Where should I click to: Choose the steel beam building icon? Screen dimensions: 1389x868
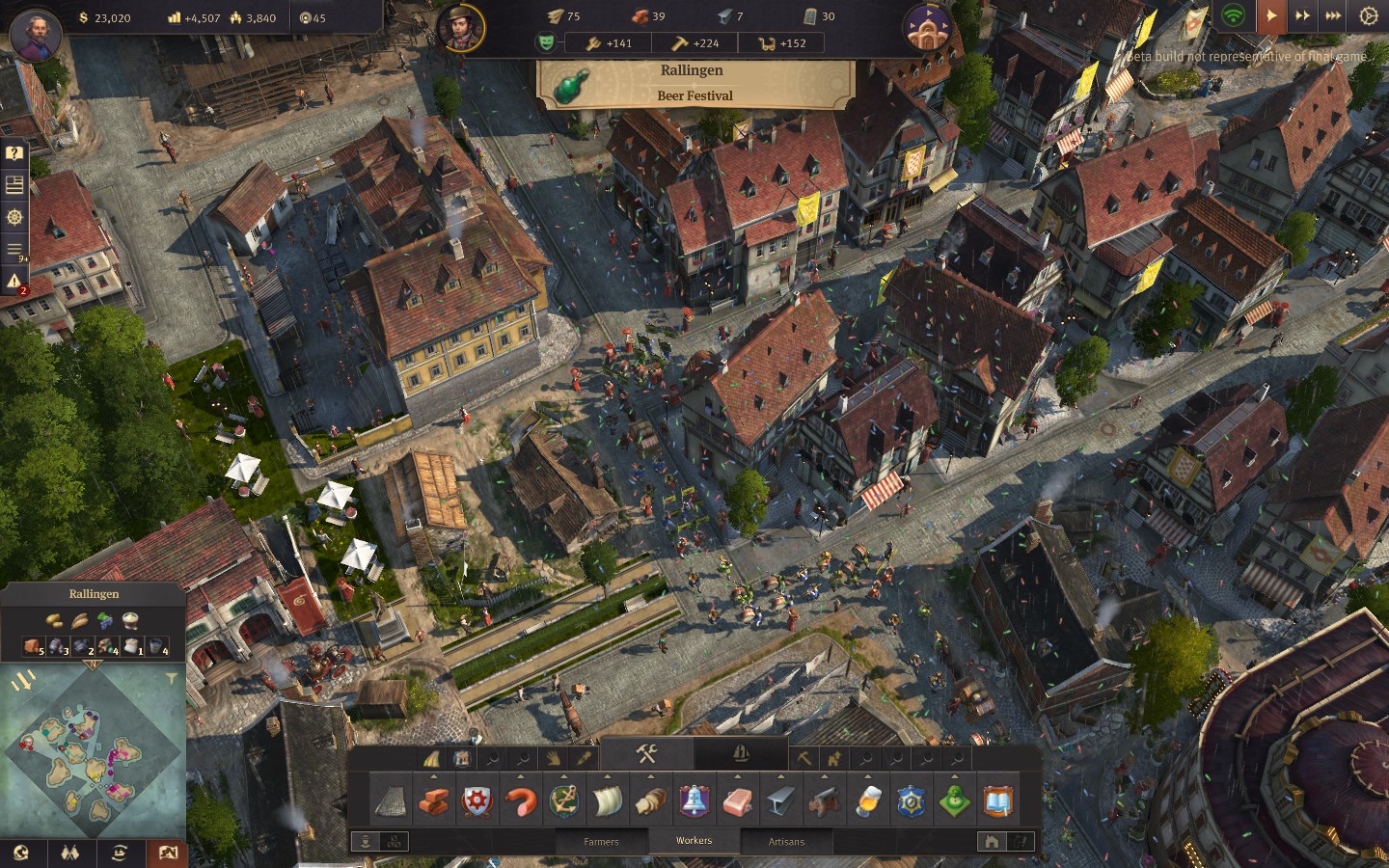781,800
